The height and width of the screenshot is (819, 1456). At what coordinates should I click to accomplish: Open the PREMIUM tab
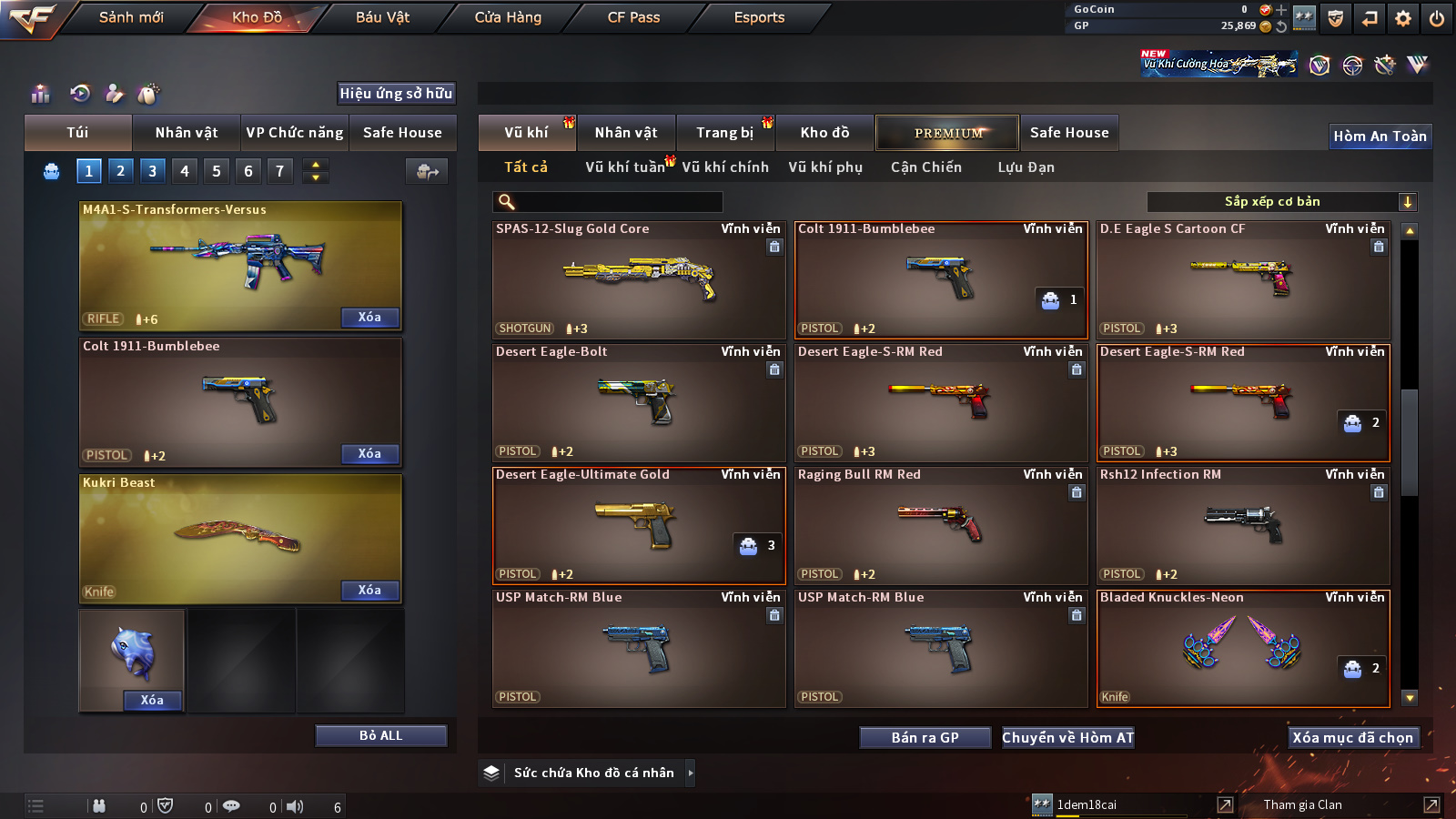pyautogui.click(x=948, y=133)
